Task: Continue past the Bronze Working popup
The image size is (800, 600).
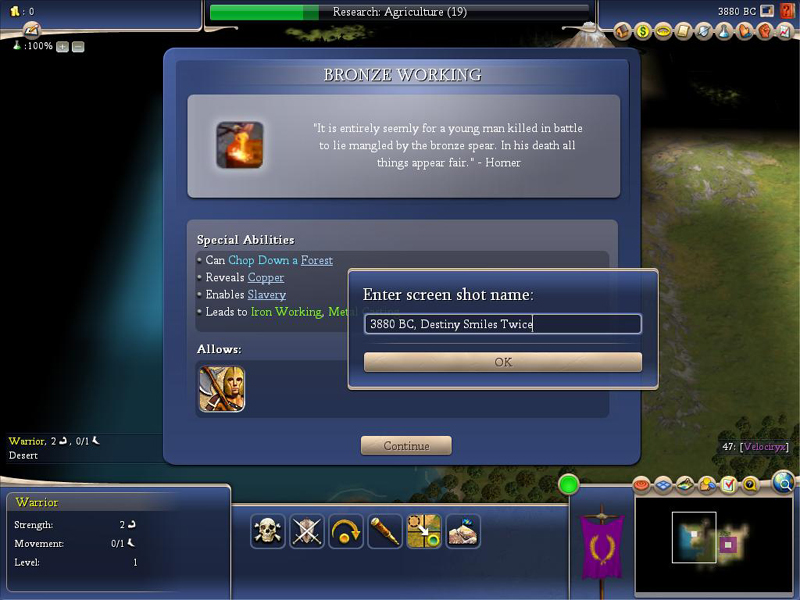Action: tap(406, 446)
